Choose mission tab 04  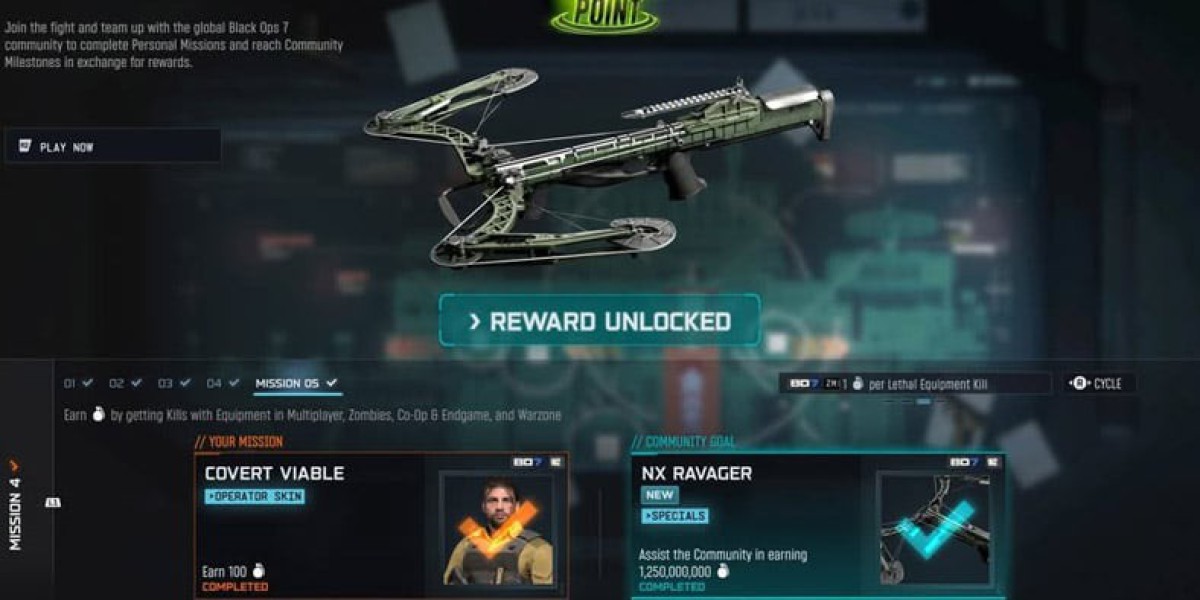point(222,383)
